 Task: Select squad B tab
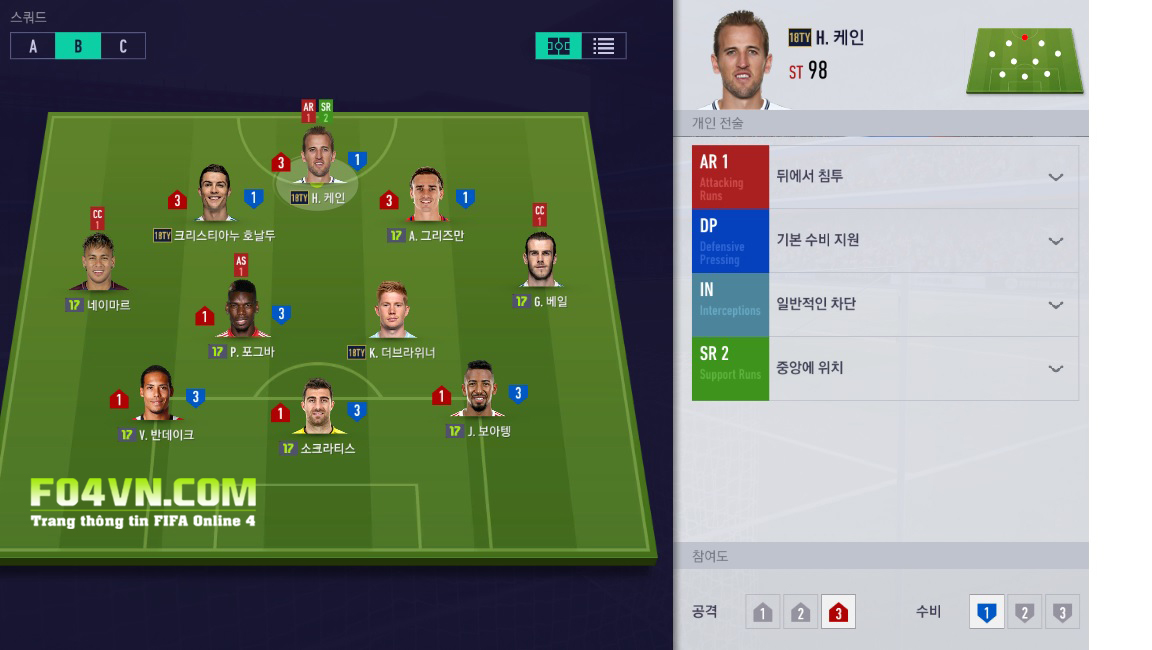click(78, 46)
